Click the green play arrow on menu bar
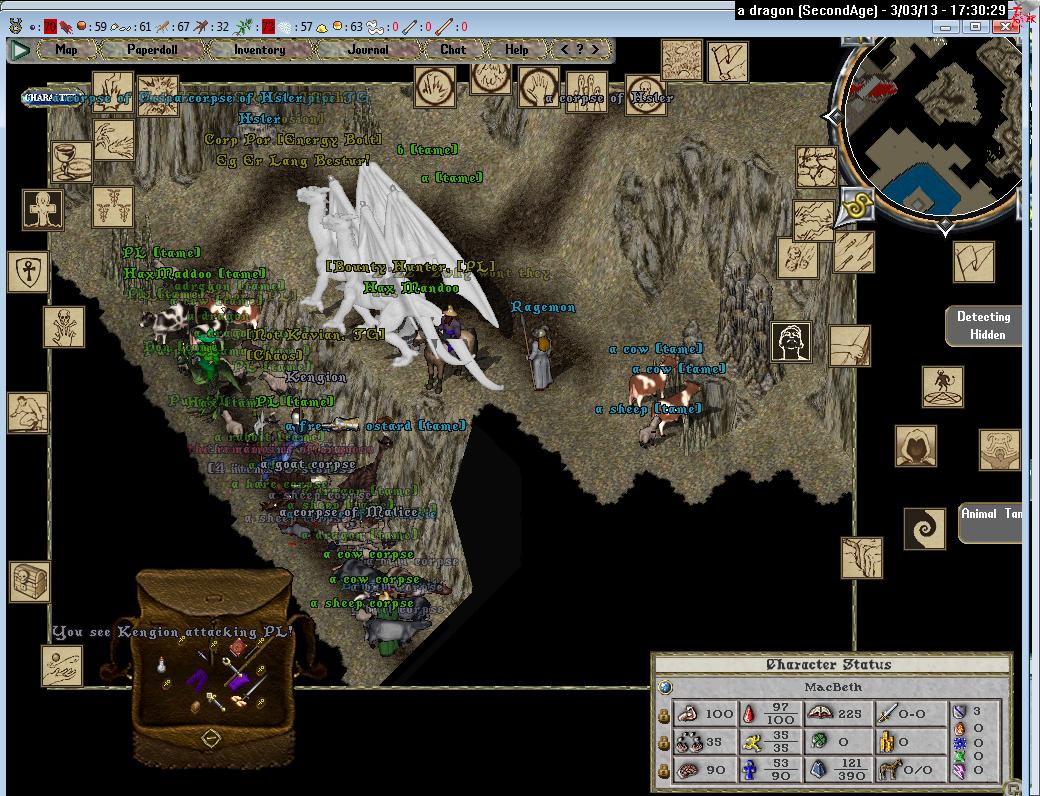 19,49
